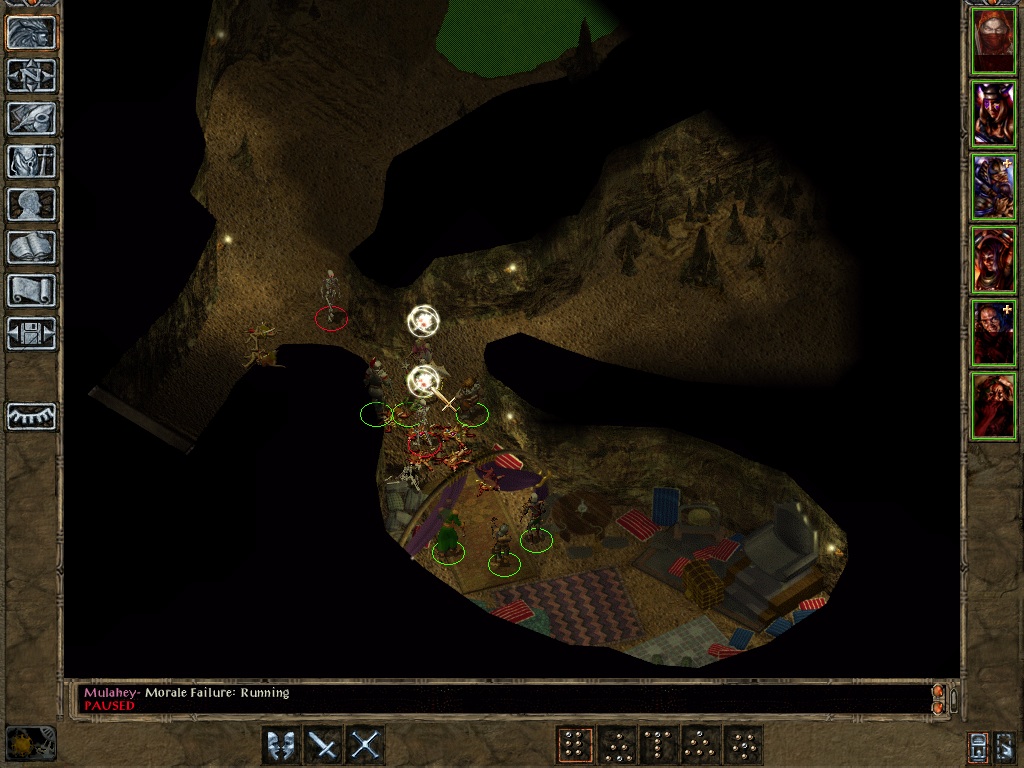
Task: Click the single sword action button
Action: 323,745
